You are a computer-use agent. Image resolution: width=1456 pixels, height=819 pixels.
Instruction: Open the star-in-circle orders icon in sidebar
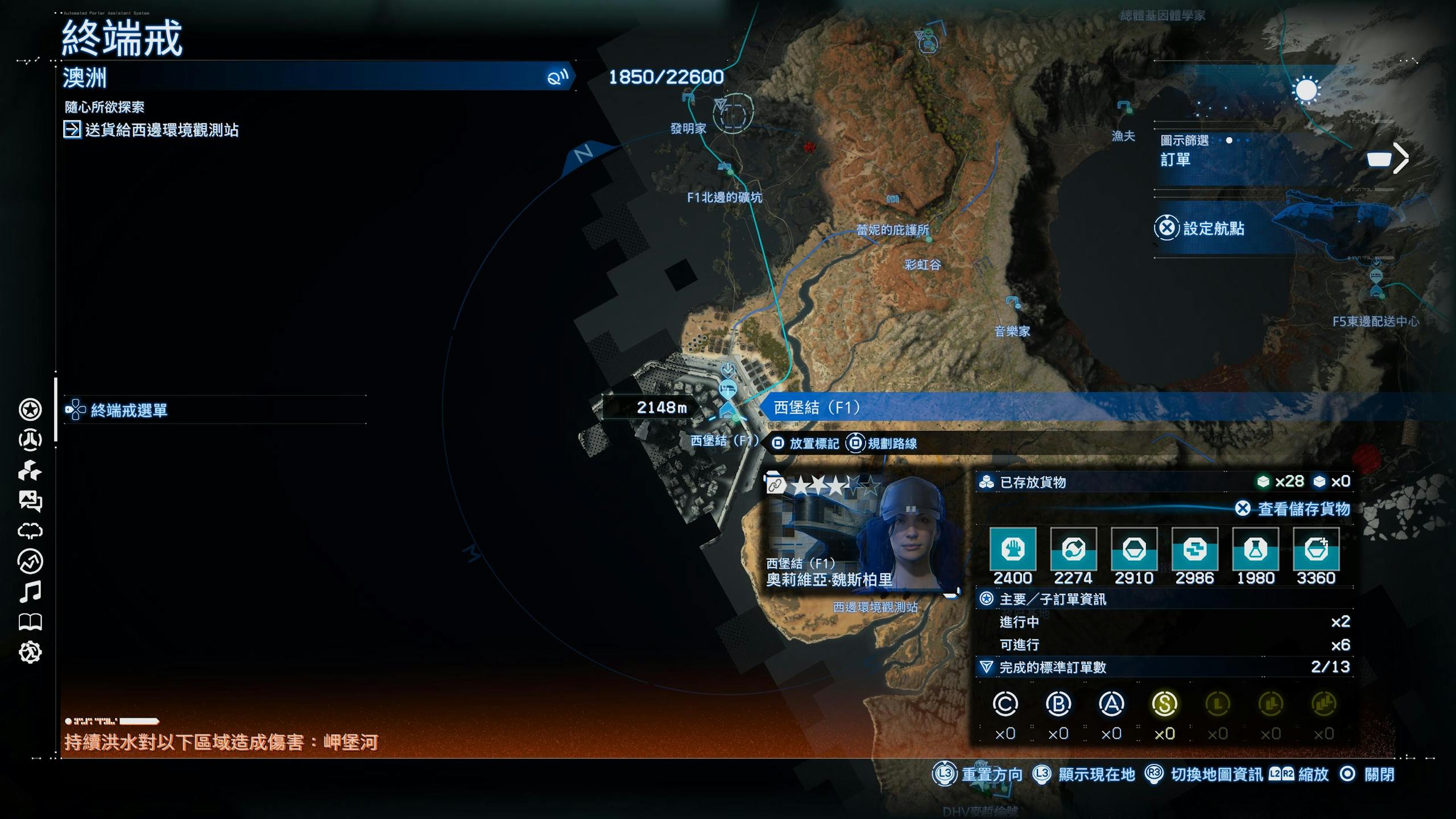30,409
